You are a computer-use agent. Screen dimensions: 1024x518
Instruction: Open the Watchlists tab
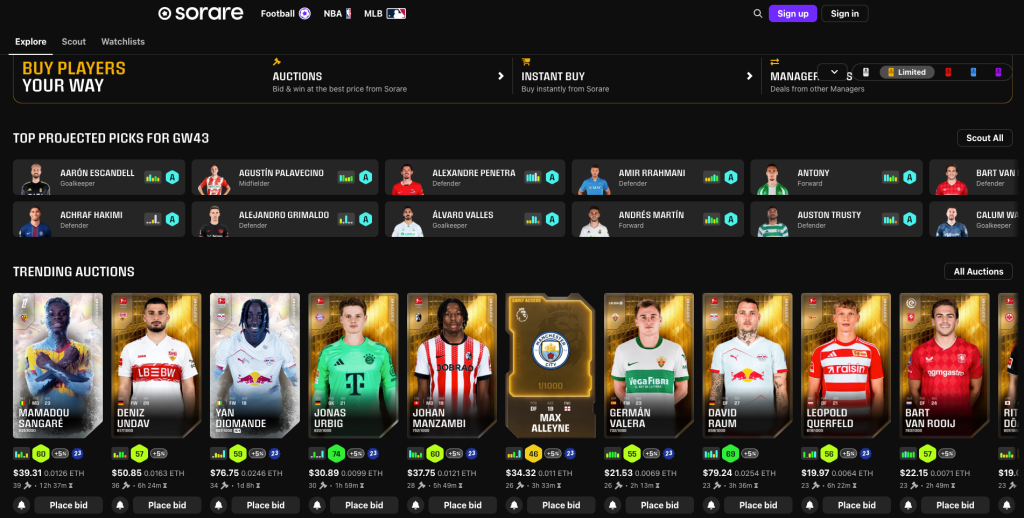(x=123, y=42)
